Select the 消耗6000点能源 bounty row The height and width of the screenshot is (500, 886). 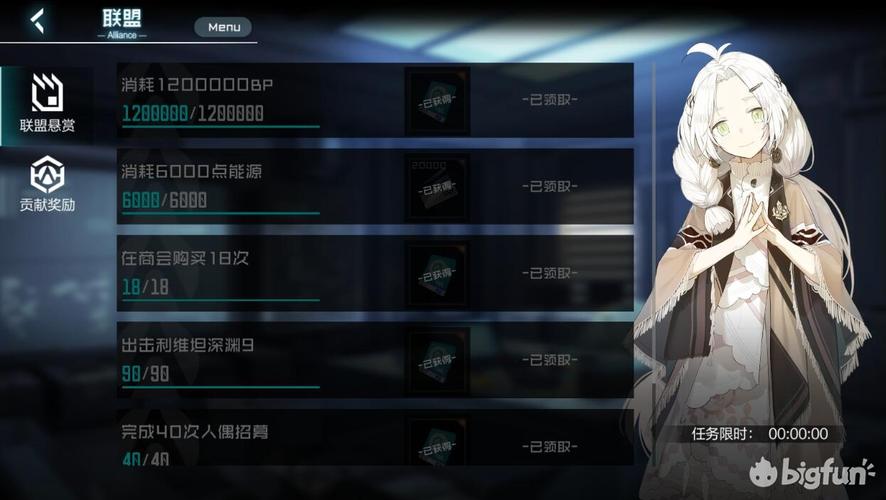260,186
